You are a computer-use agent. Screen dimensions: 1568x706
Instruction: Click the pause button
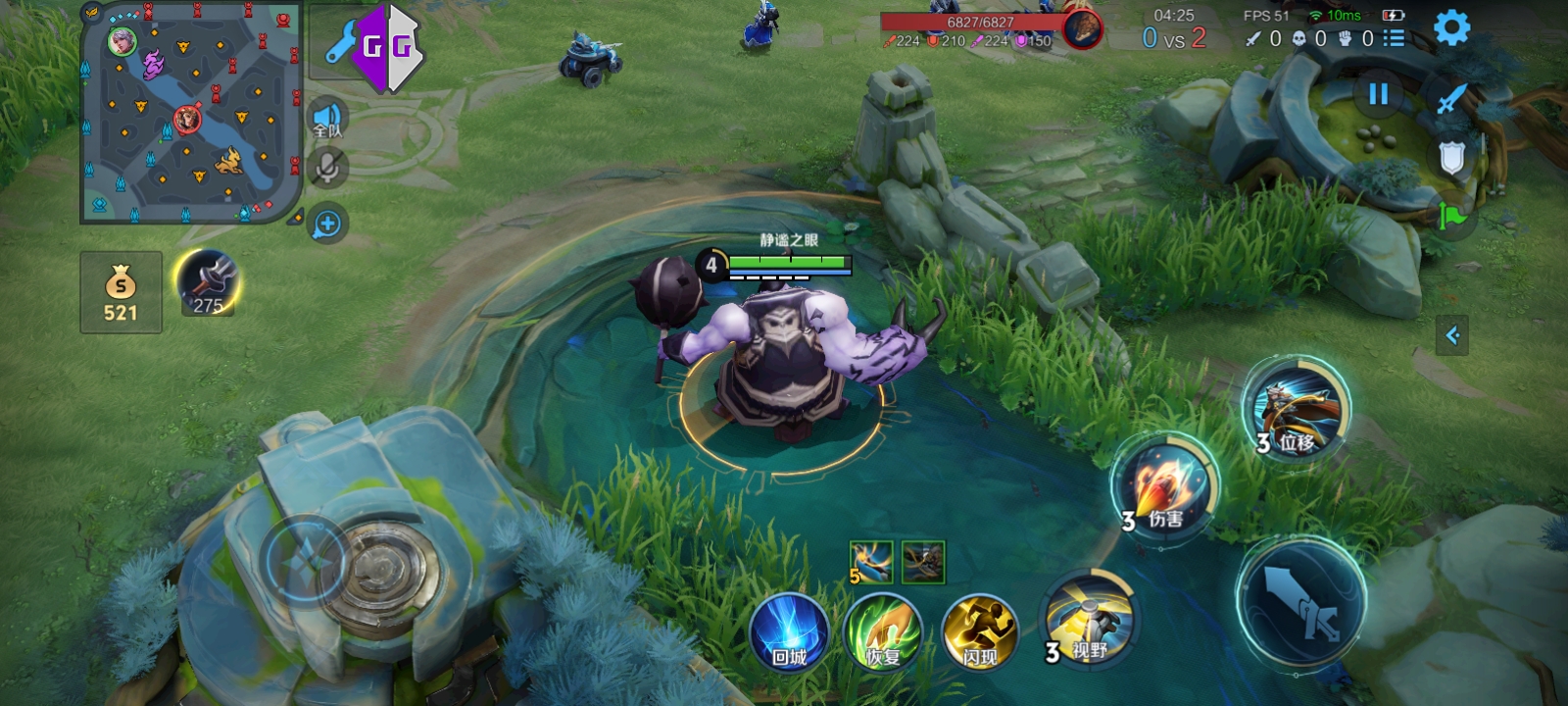[x=1378, y=94]
